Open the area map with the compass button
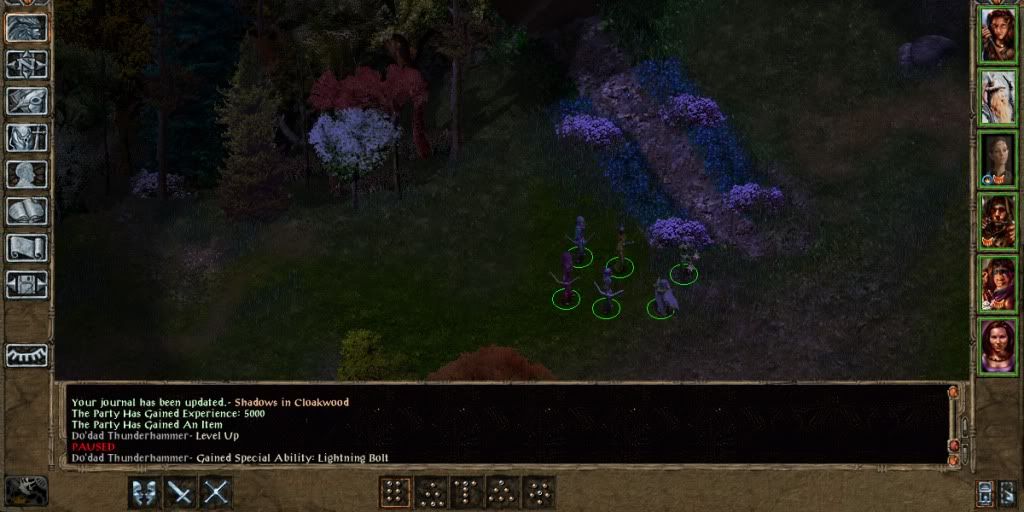 tap(27, 64)
